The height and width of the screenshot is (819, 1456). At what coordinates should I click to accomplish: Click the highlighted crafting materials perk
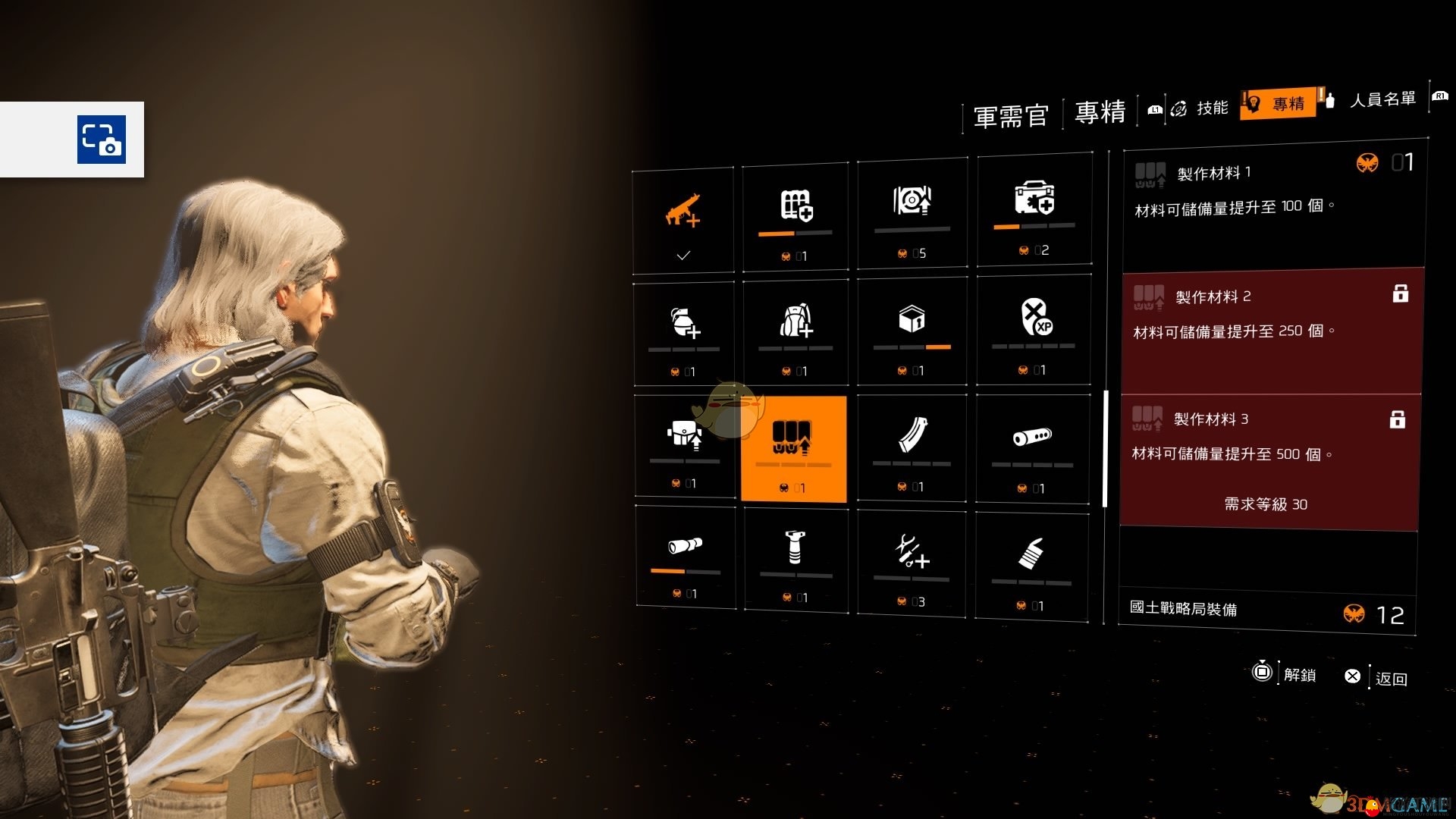[793, 448]
